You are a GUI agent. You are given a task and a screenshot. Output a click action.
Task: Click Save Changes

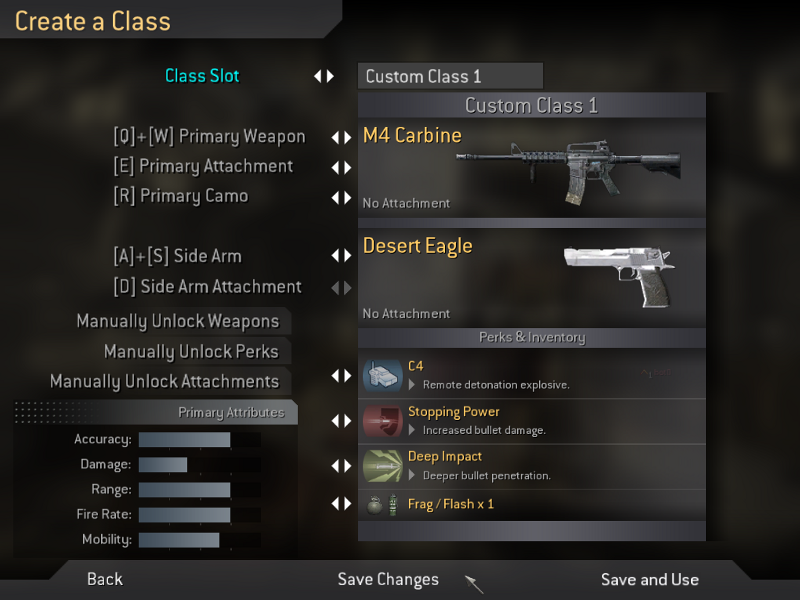(x=388, y=579)
